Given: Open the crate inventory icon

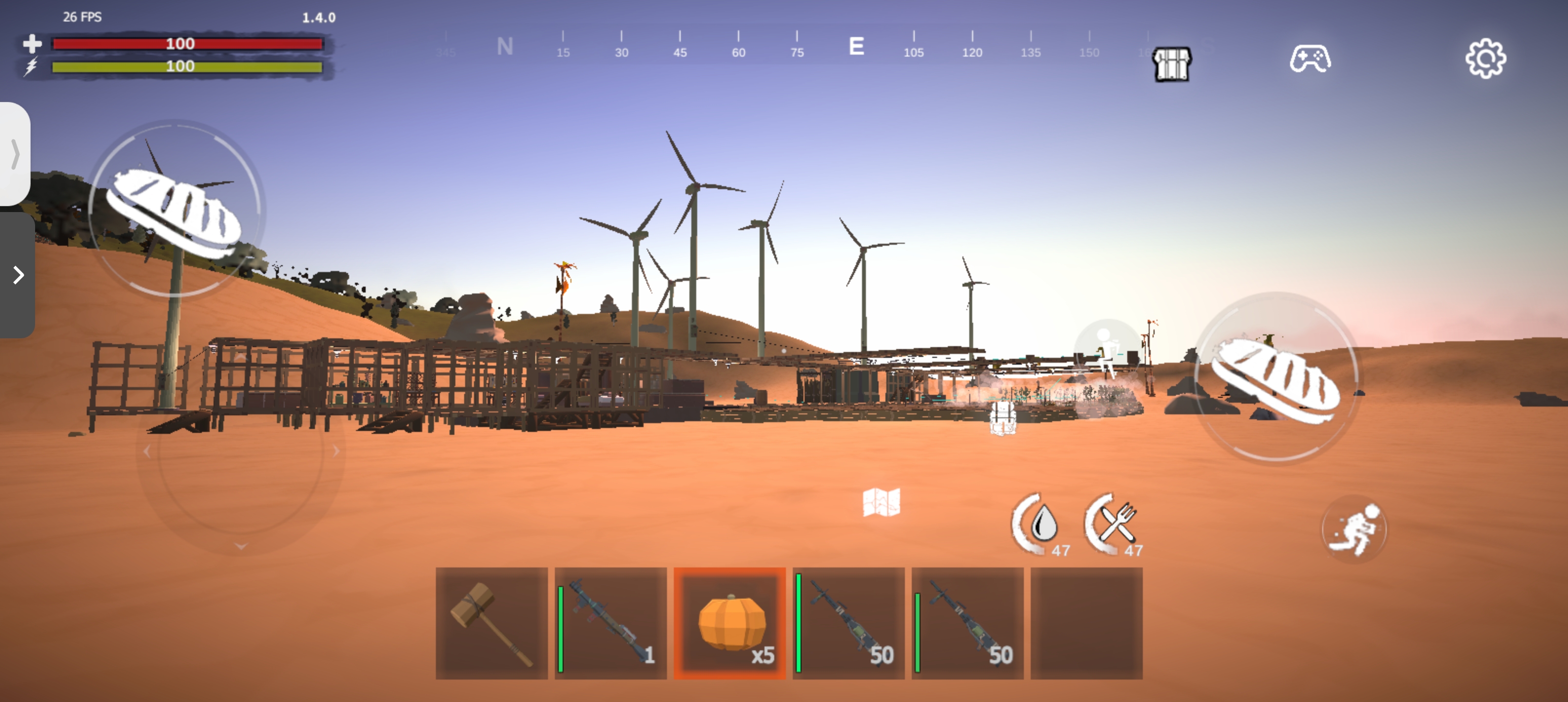Looking at the screenshot, I should (x=1172, y=64).
